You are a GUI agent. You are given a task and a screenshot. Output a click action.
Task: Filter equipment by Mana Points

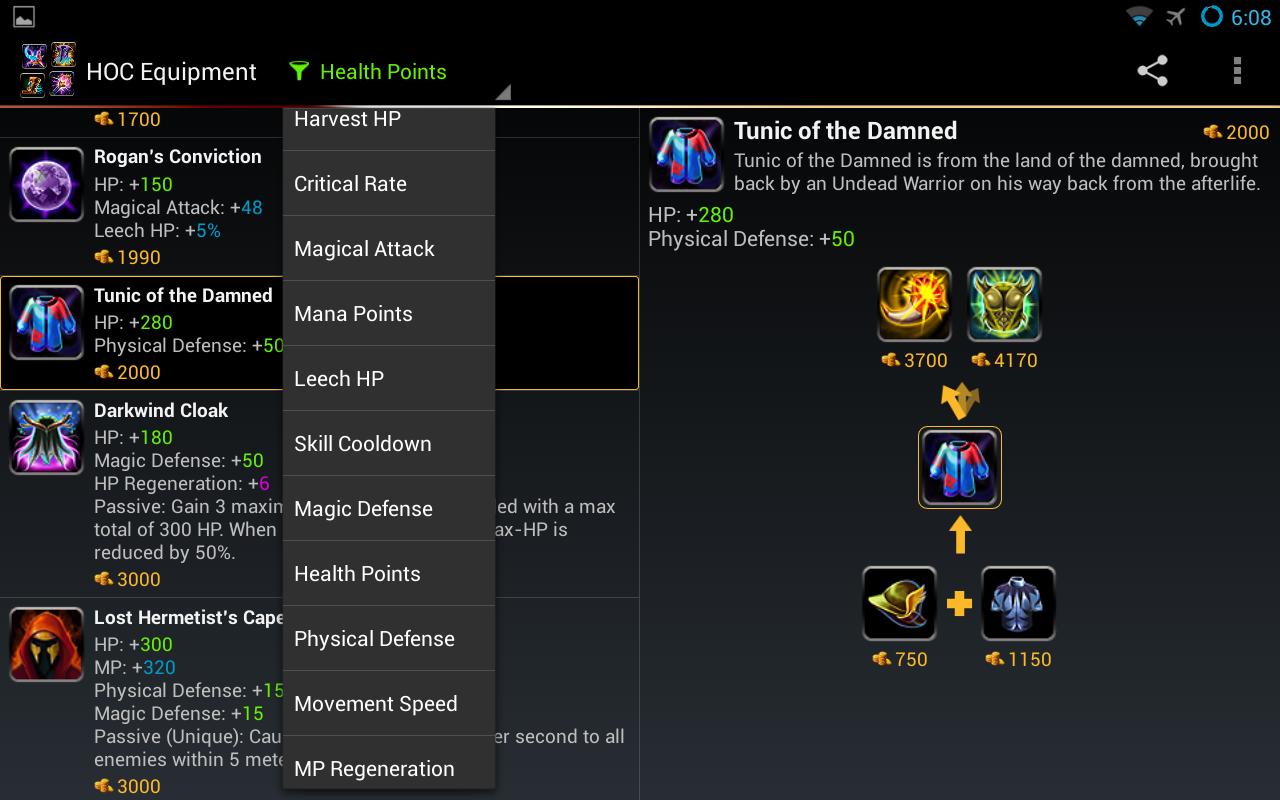388,314
